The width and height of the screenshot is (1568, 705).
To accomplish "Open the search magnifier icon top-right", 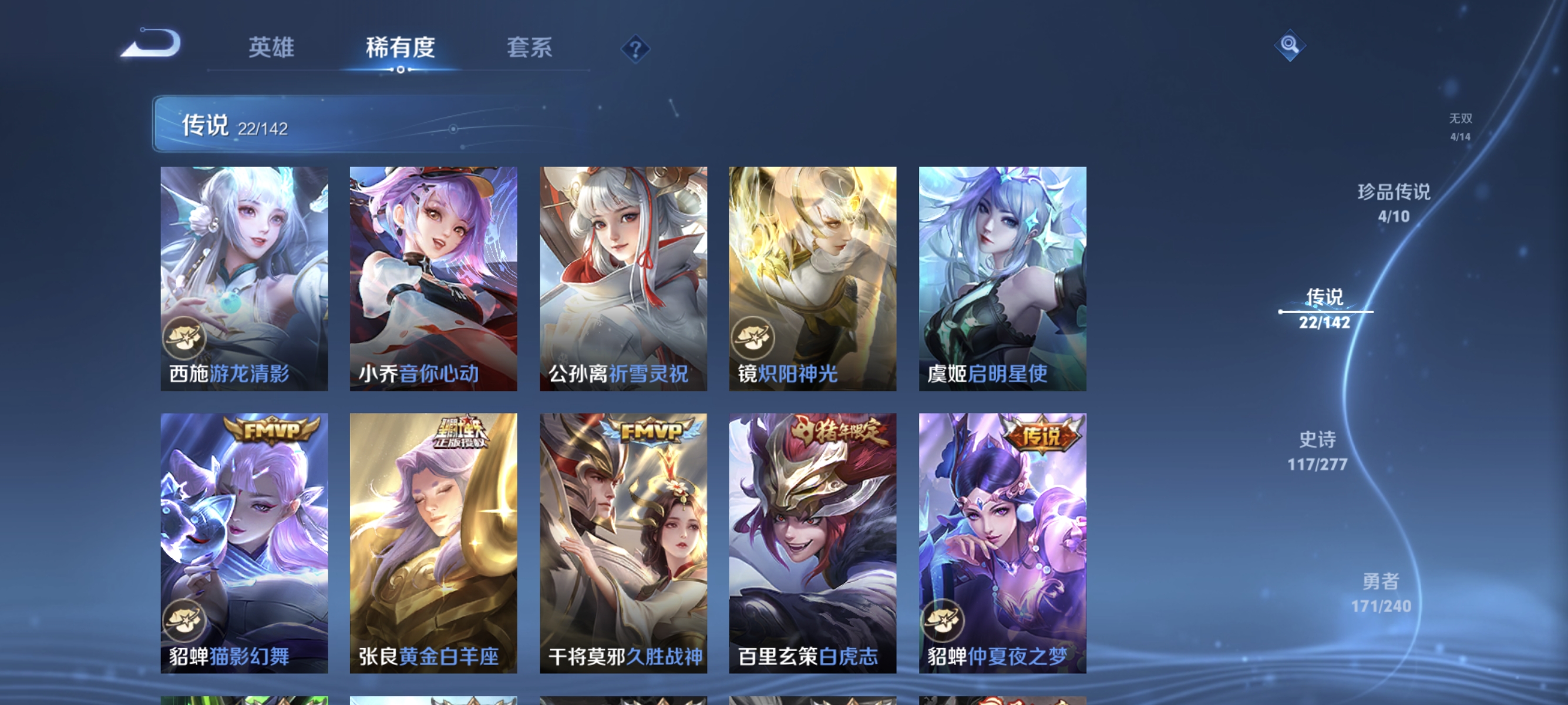I will tap(1290, 44).
